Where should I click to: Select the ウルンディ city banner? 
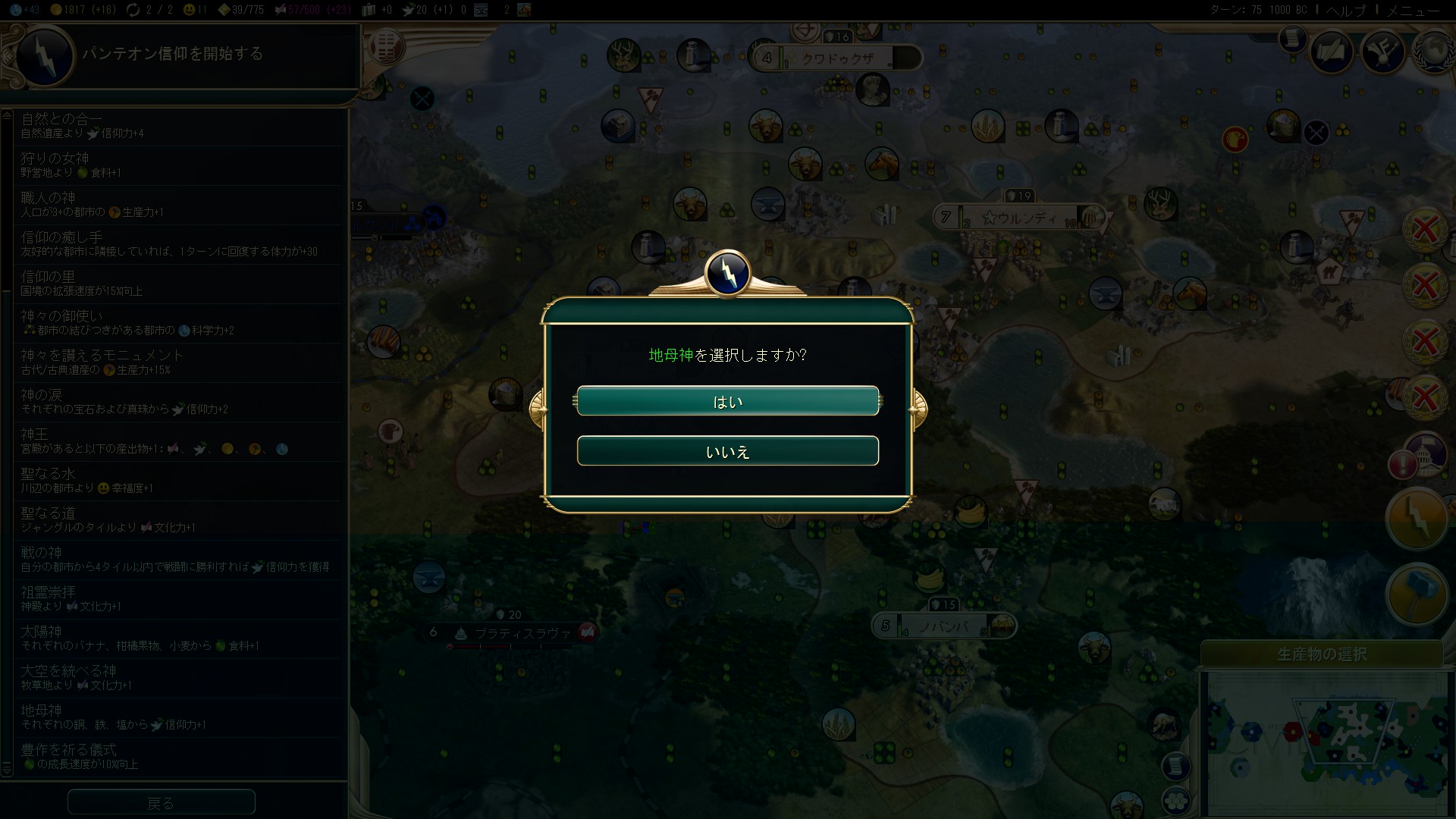point(1021,218)
